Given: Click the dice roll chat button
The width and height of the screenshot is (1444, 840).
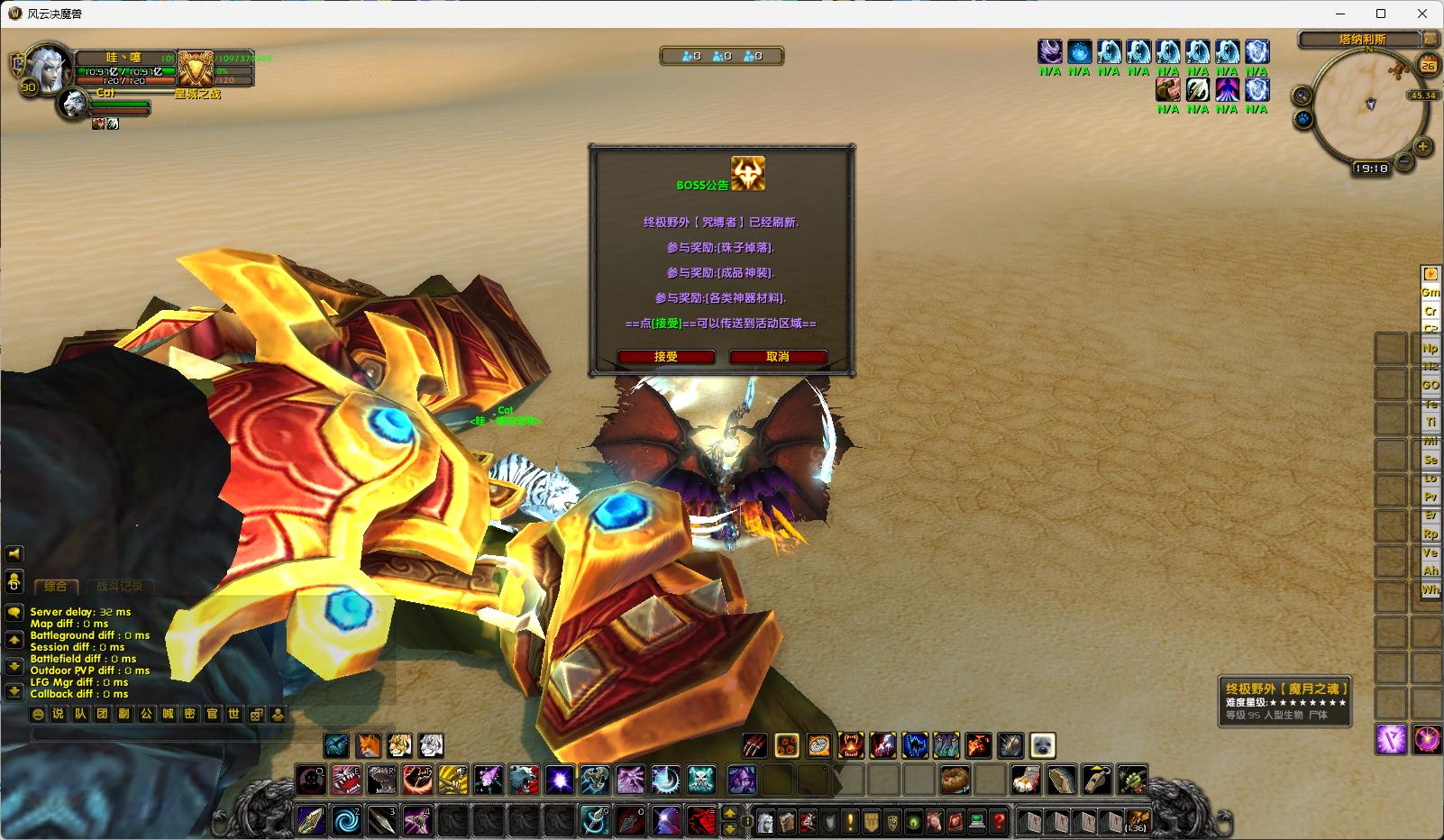Looking at the screenshot, I should pos(256,715).
